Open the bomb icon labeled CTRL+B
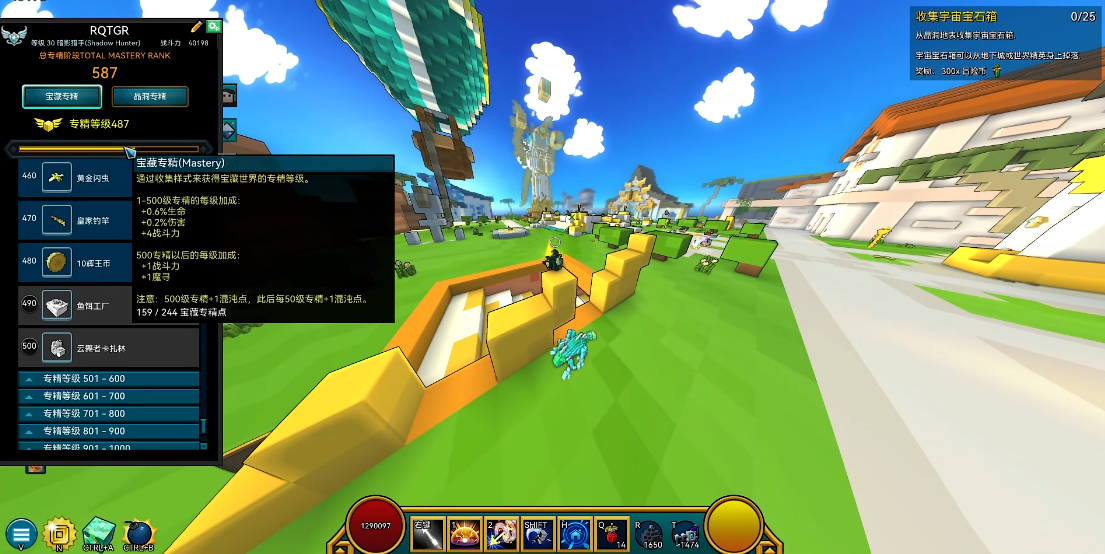Screen dimensions: 1105x554 (139, 531)
